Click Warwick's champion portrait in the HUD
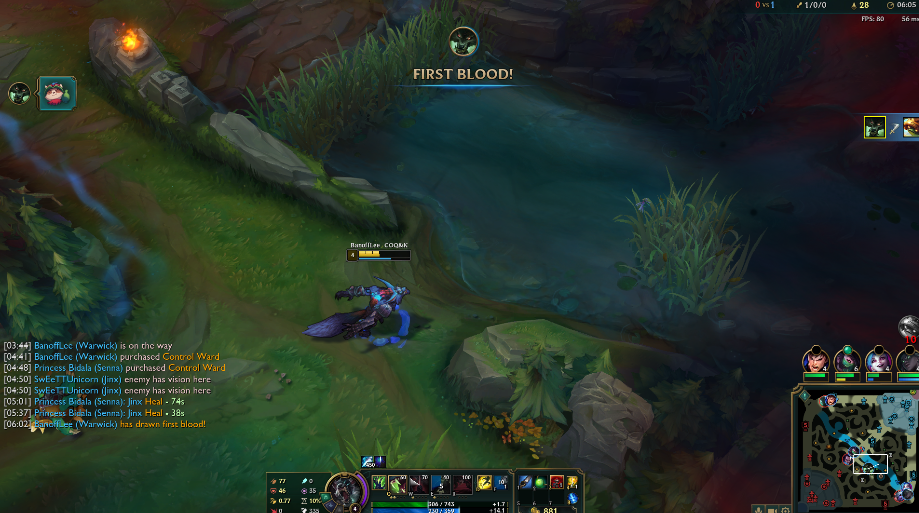 tap(346, 490)
